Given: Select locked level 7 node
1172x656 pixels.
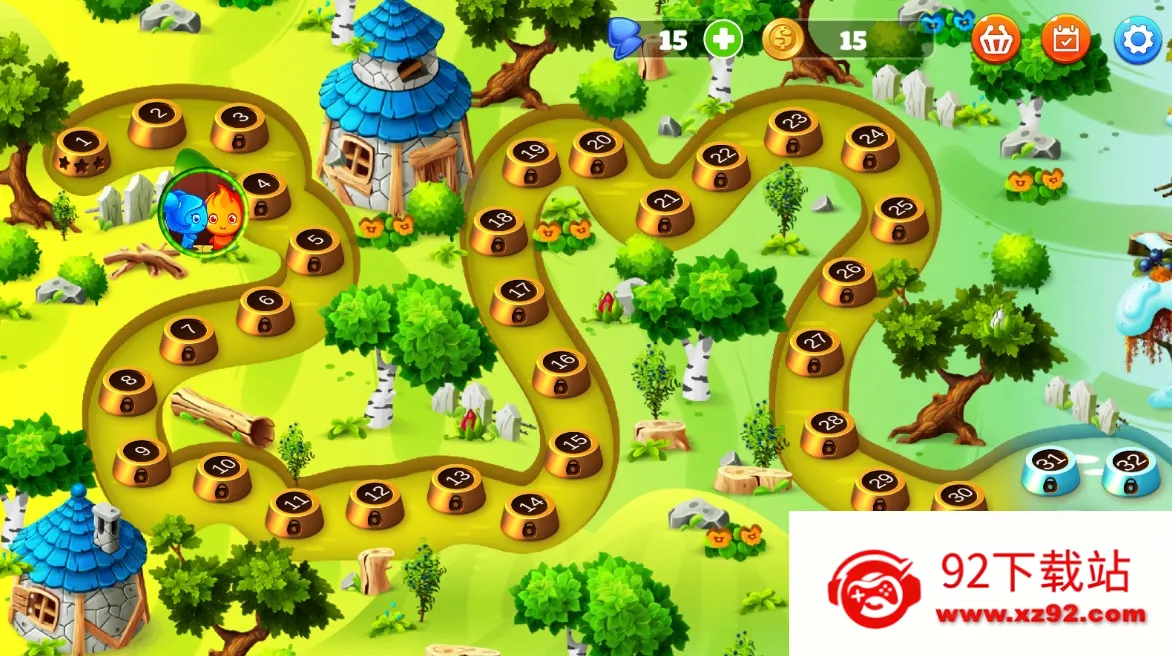Looking at the screenshot, I should [x=189, y=338].
